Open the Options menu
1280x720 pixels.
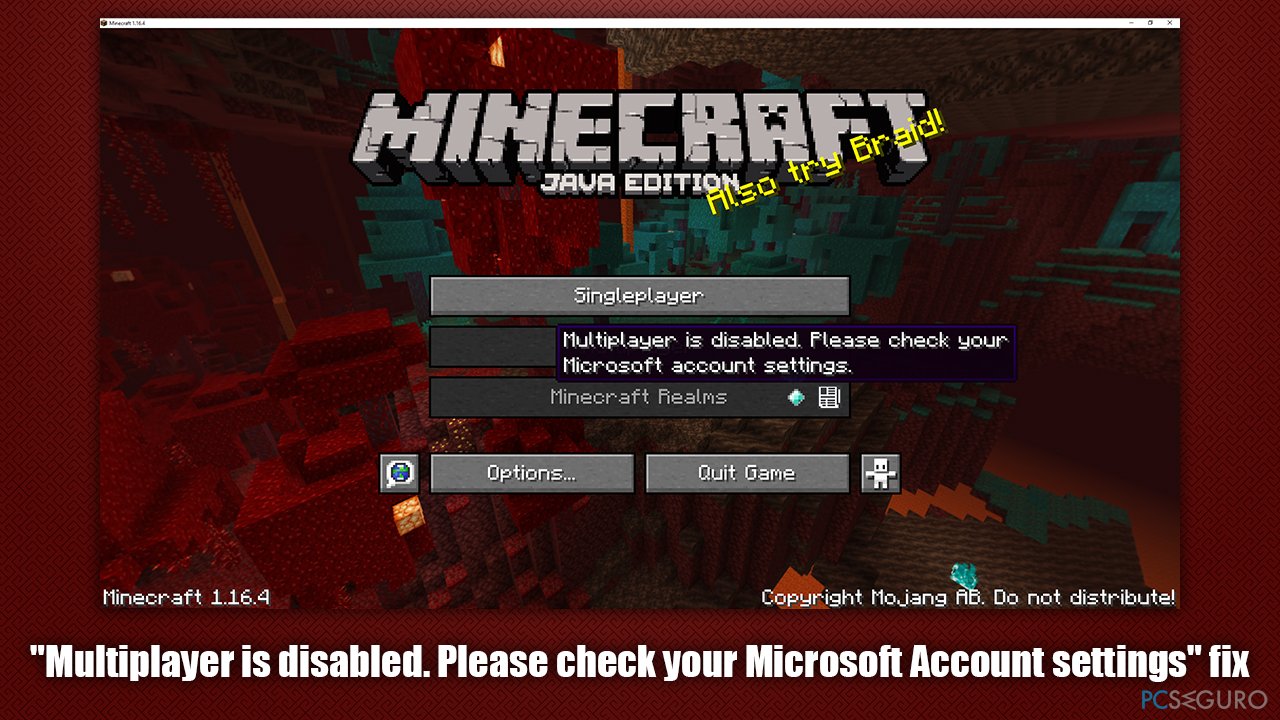click(x=532, y=472)
